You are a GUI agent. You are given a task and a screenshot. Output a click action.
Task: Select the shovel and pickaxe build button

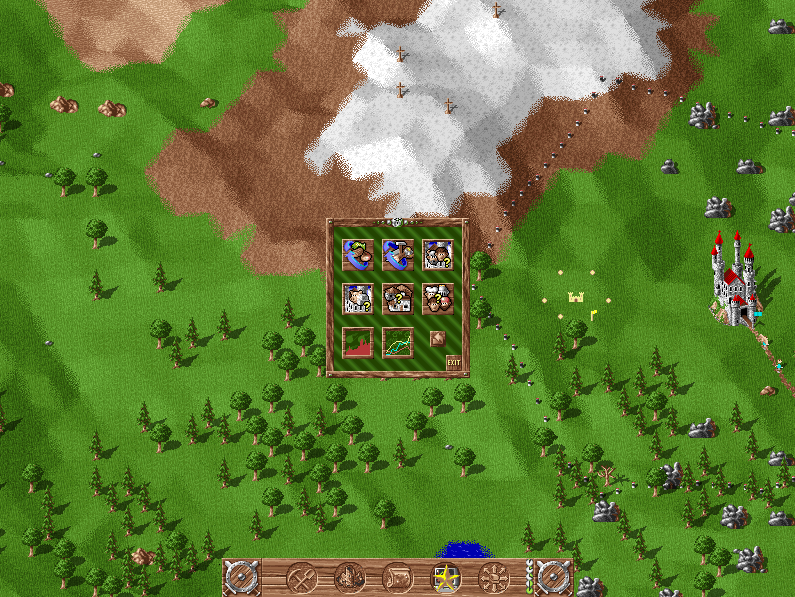click(x=301, y=577)
